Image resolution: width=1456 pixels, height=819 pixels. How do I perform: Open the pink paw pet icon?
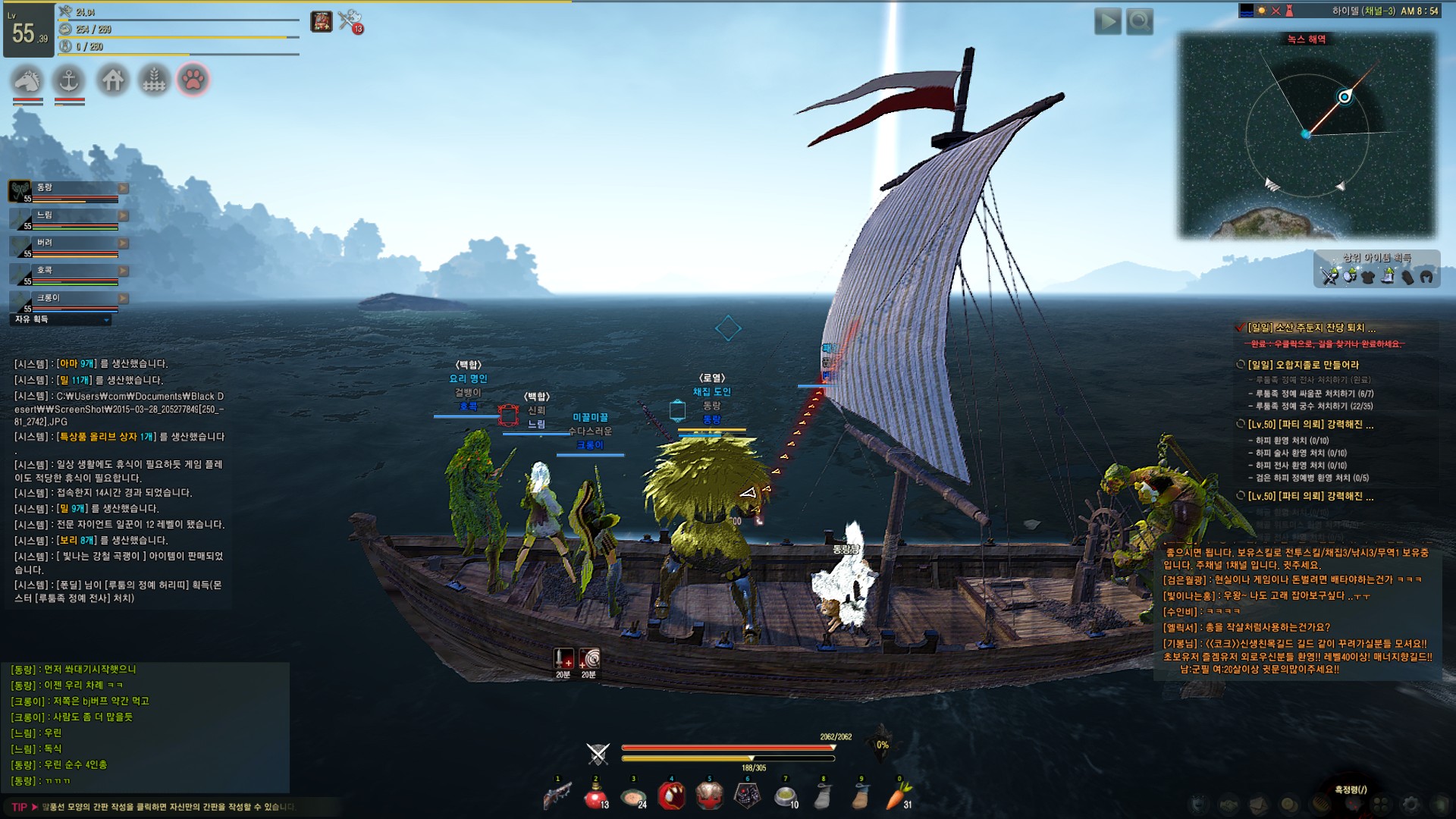point(193,80)
